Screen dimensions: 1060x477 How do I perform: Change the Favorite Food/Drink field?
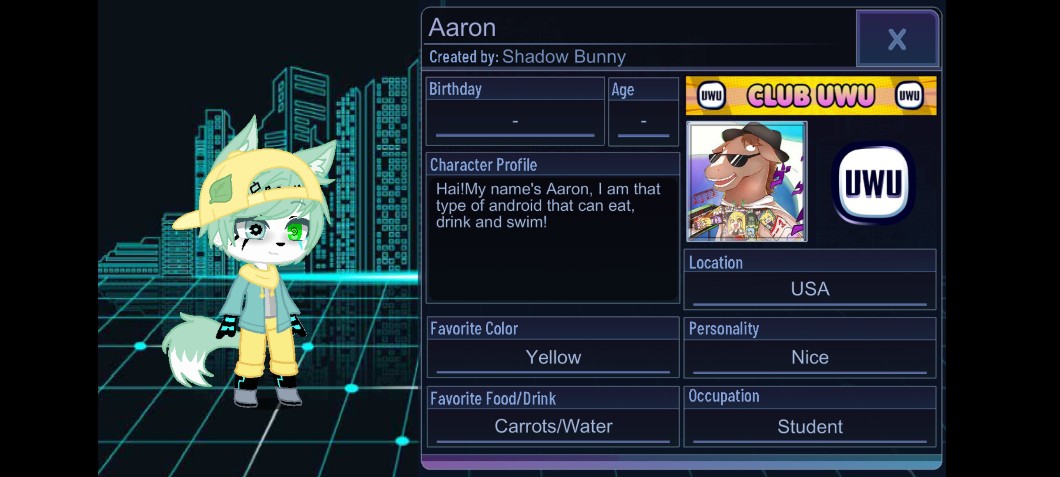tap(553, 426)
